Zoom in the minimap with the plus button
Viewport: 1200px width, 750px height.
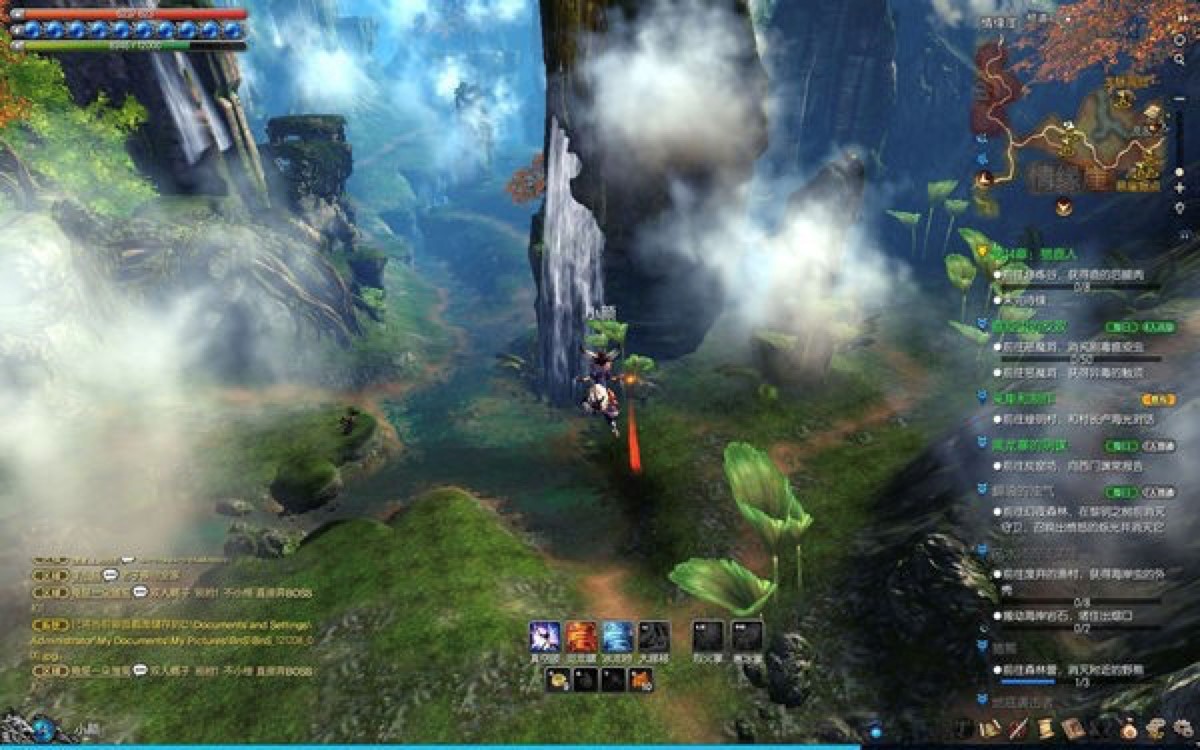click(1181, 188)
